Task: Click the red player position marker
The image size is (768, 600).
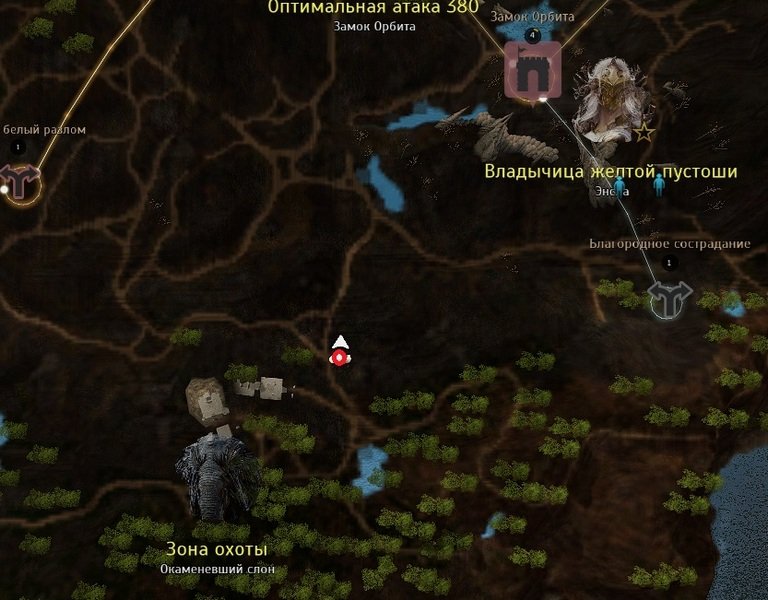Action: [340, 357]
